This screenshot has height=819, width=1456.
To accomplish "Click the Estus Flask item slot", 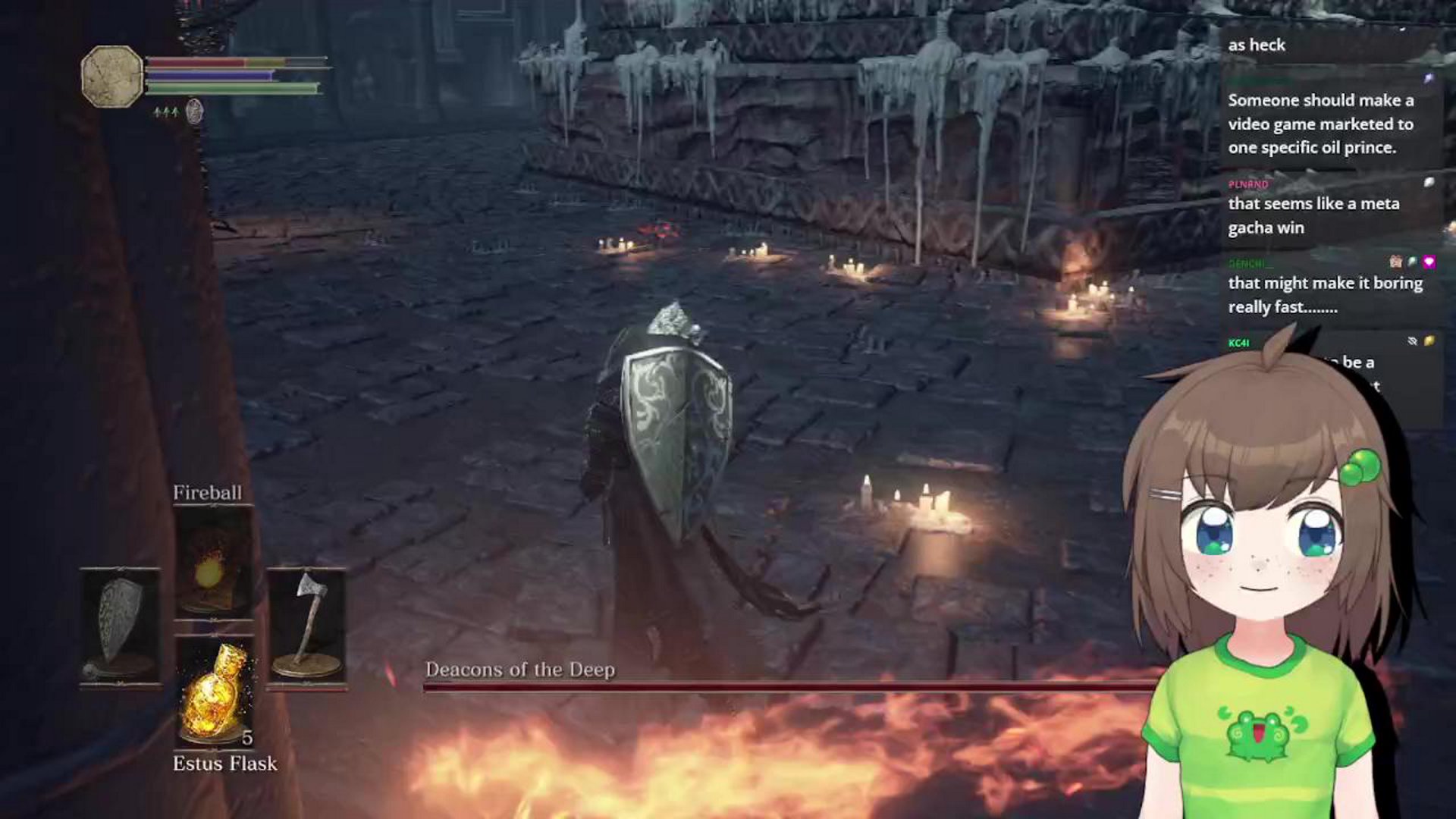I will [215, 692].
